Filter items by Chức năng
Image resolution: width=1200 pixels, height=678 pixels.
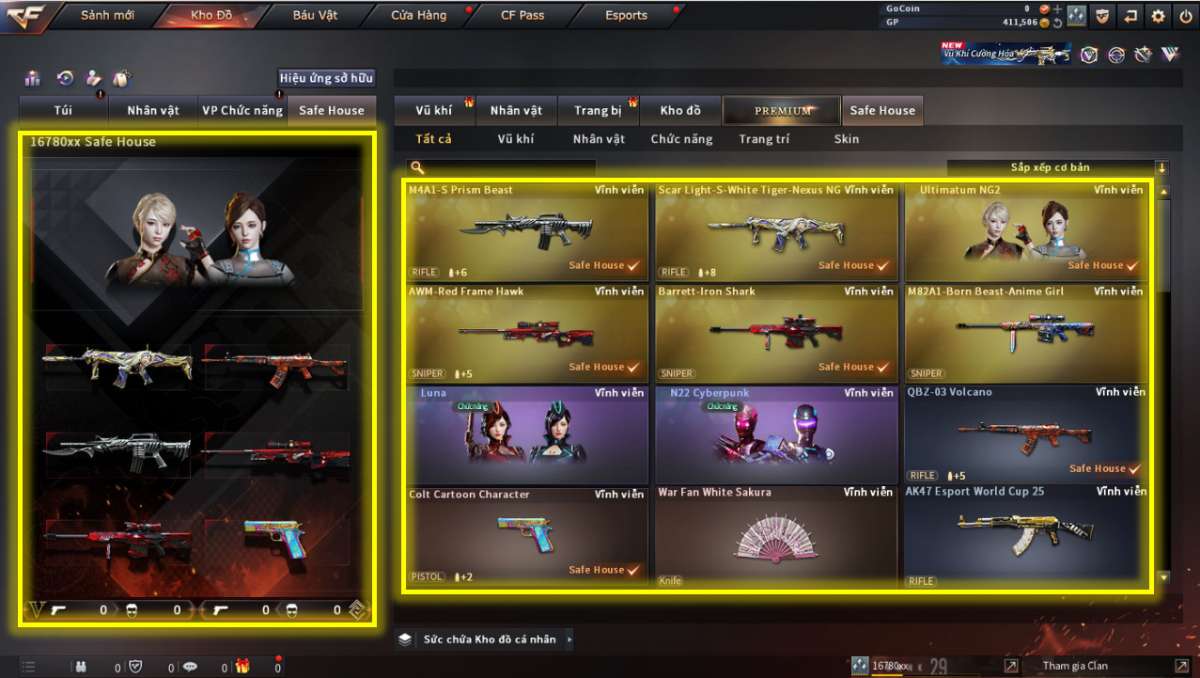click(682, 140)
